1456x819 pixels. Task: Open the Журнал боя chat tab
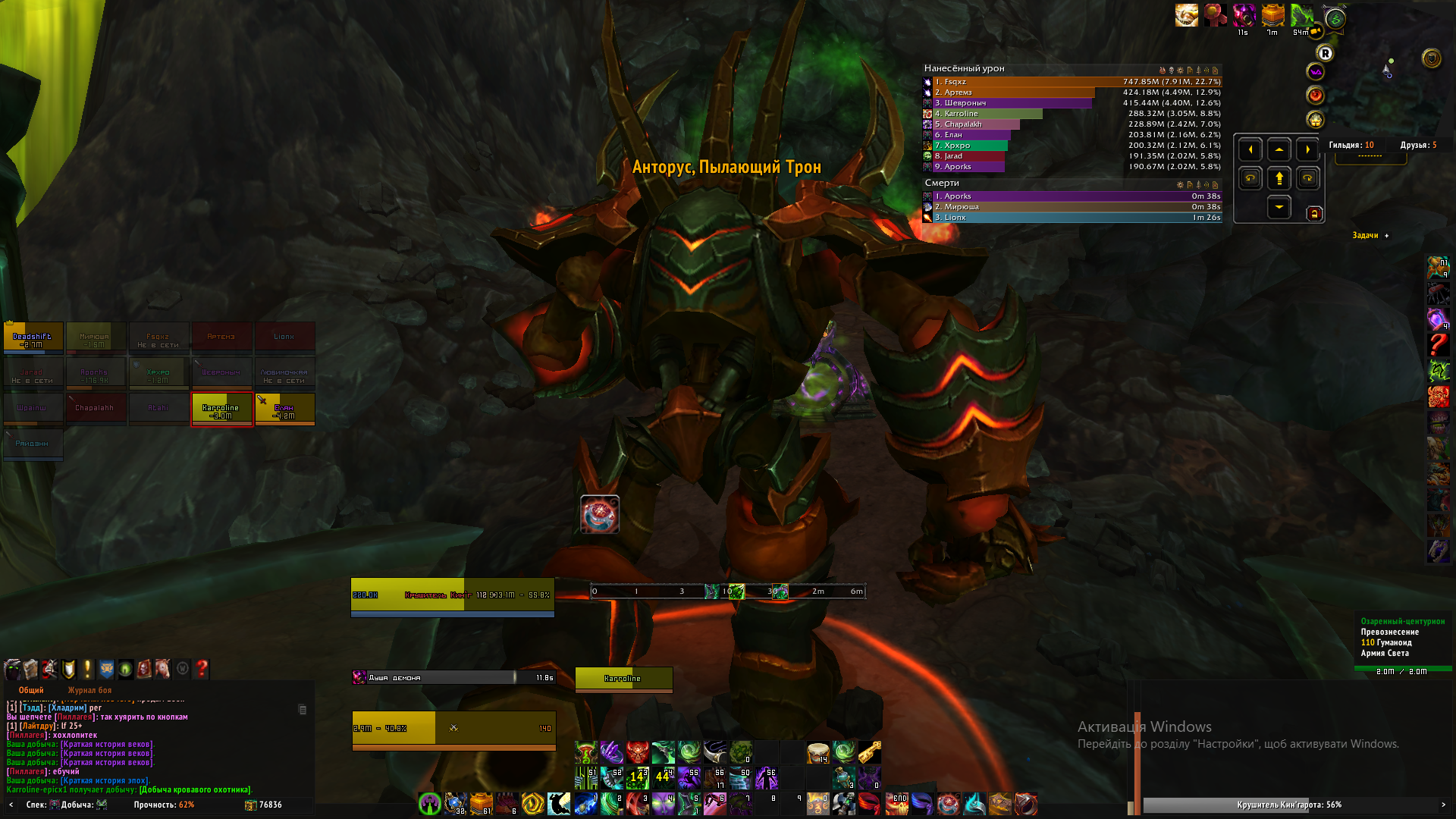coord(89,690)
